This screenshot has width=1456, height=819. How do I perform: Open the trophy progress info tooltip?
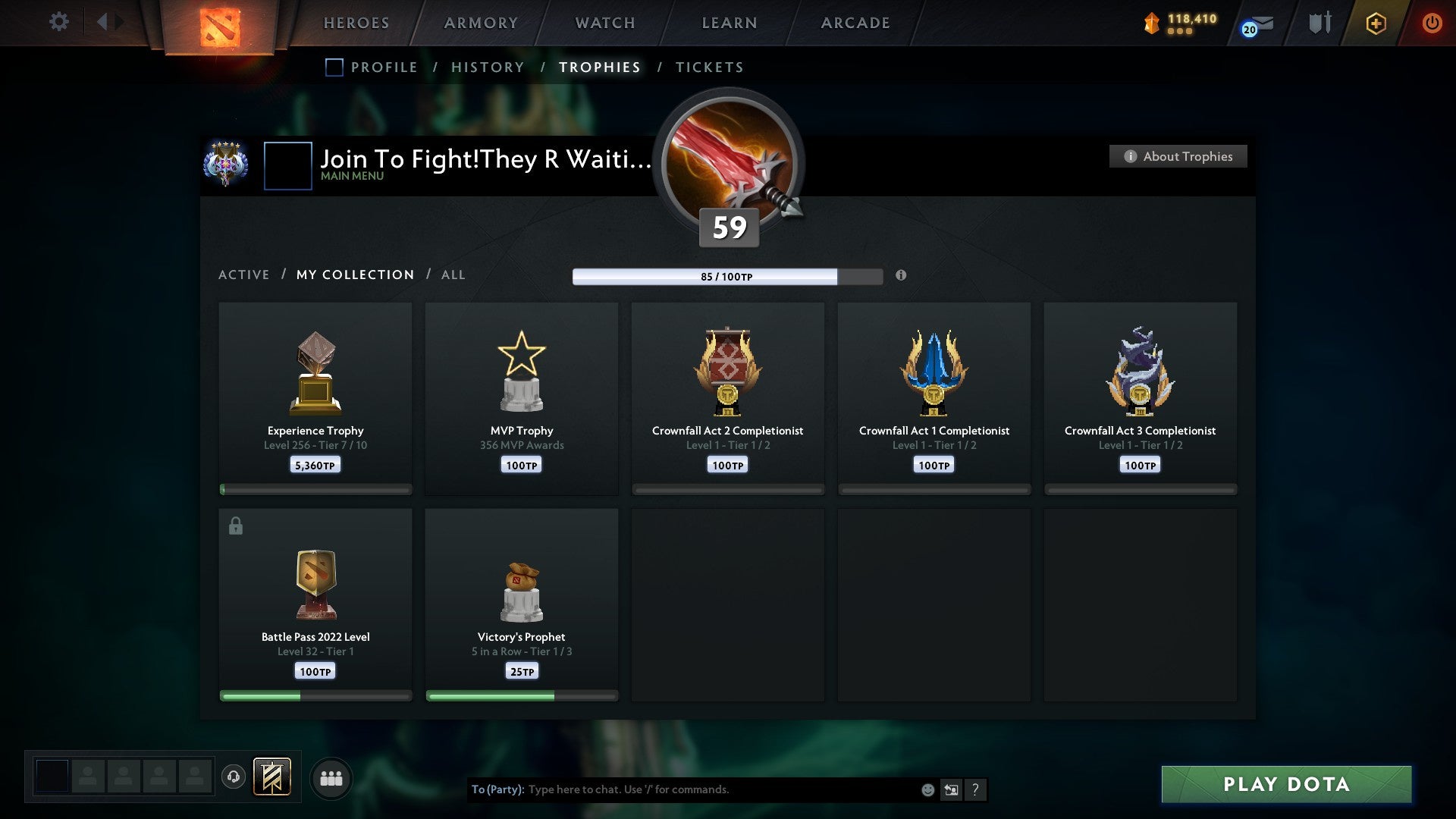(x=901, y=276)
